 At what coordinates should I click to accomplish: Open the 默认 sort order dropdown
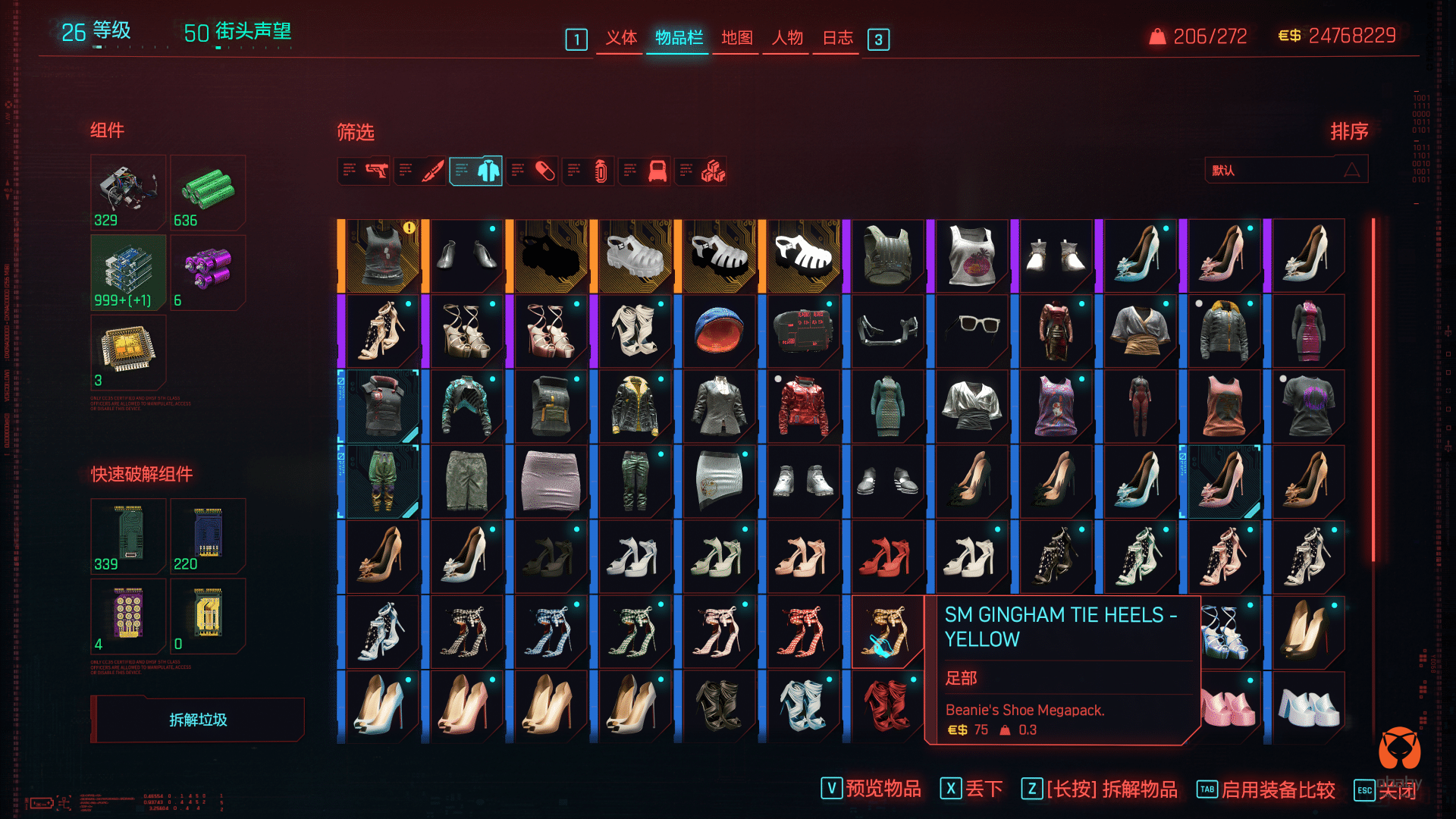pyautogui.click(x=1286, y=170)
